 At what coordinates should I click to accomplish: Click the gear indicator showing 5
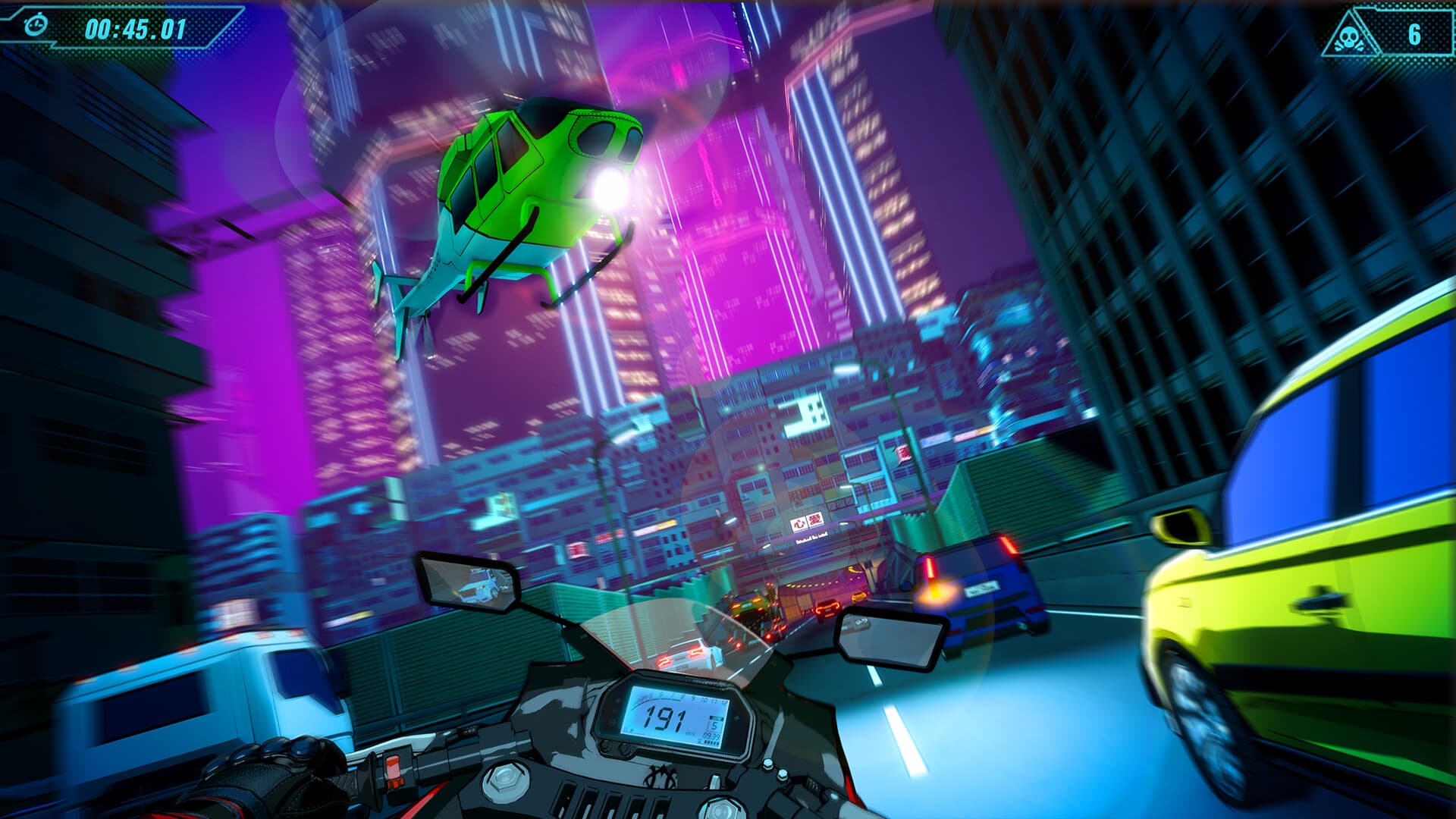[715, 726]
